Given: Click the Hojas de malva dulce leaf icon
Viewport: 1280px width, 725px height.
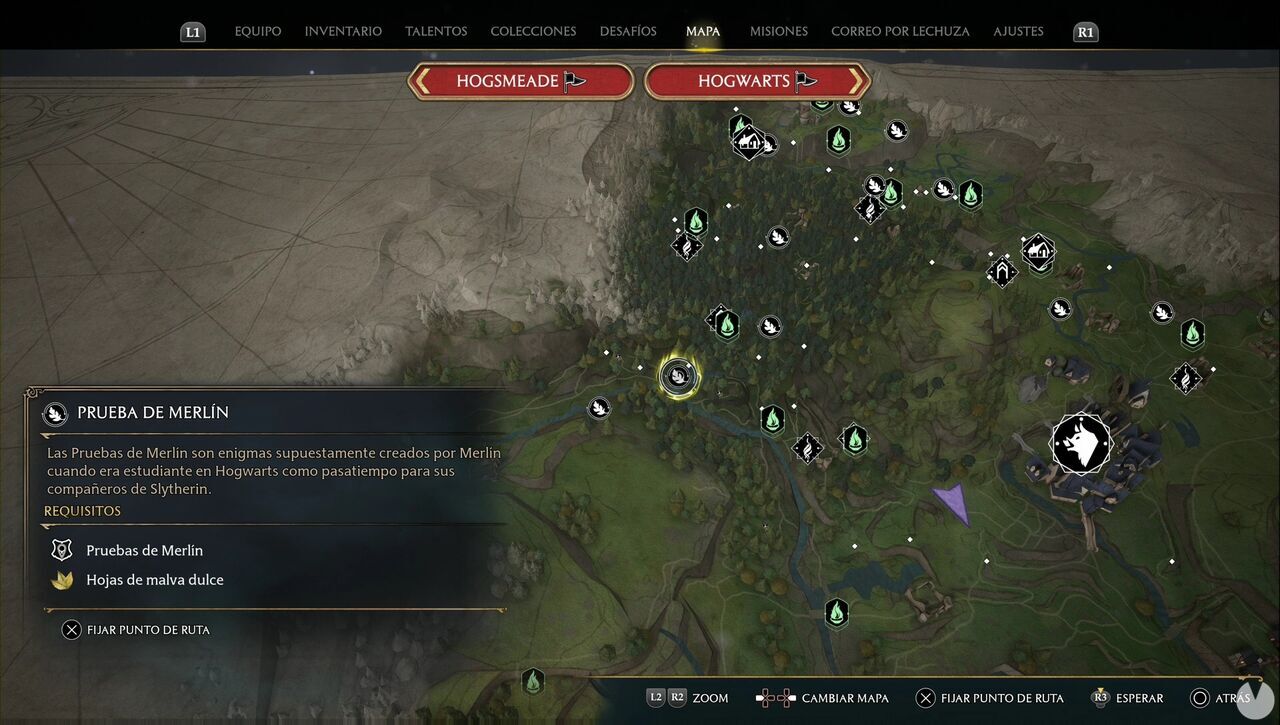Looking at the screenshot, I should tap(61, 580).
